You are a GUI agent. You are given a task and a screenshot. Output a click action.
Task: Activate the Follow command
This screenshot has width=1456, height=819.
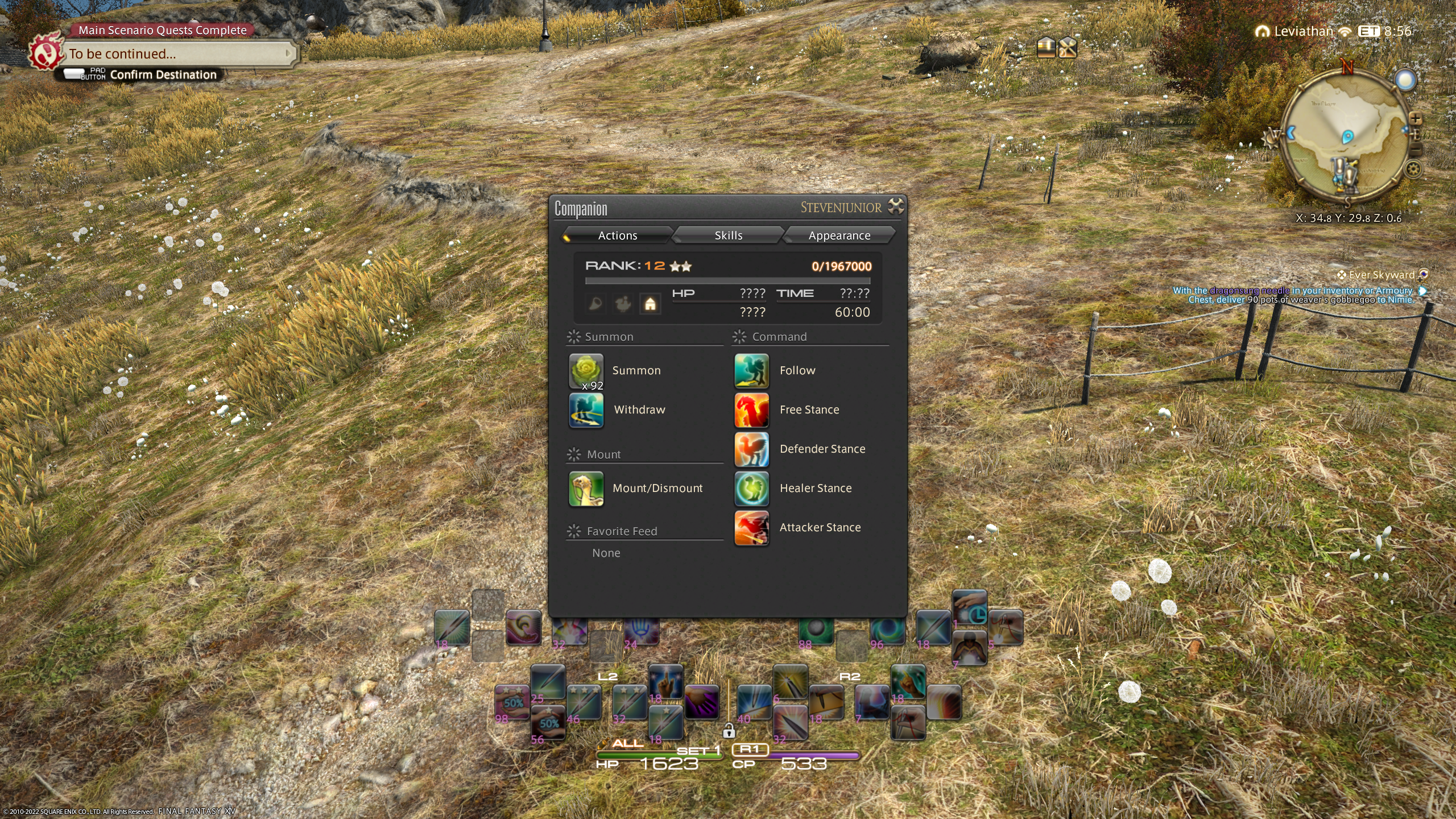click(751, 371)
